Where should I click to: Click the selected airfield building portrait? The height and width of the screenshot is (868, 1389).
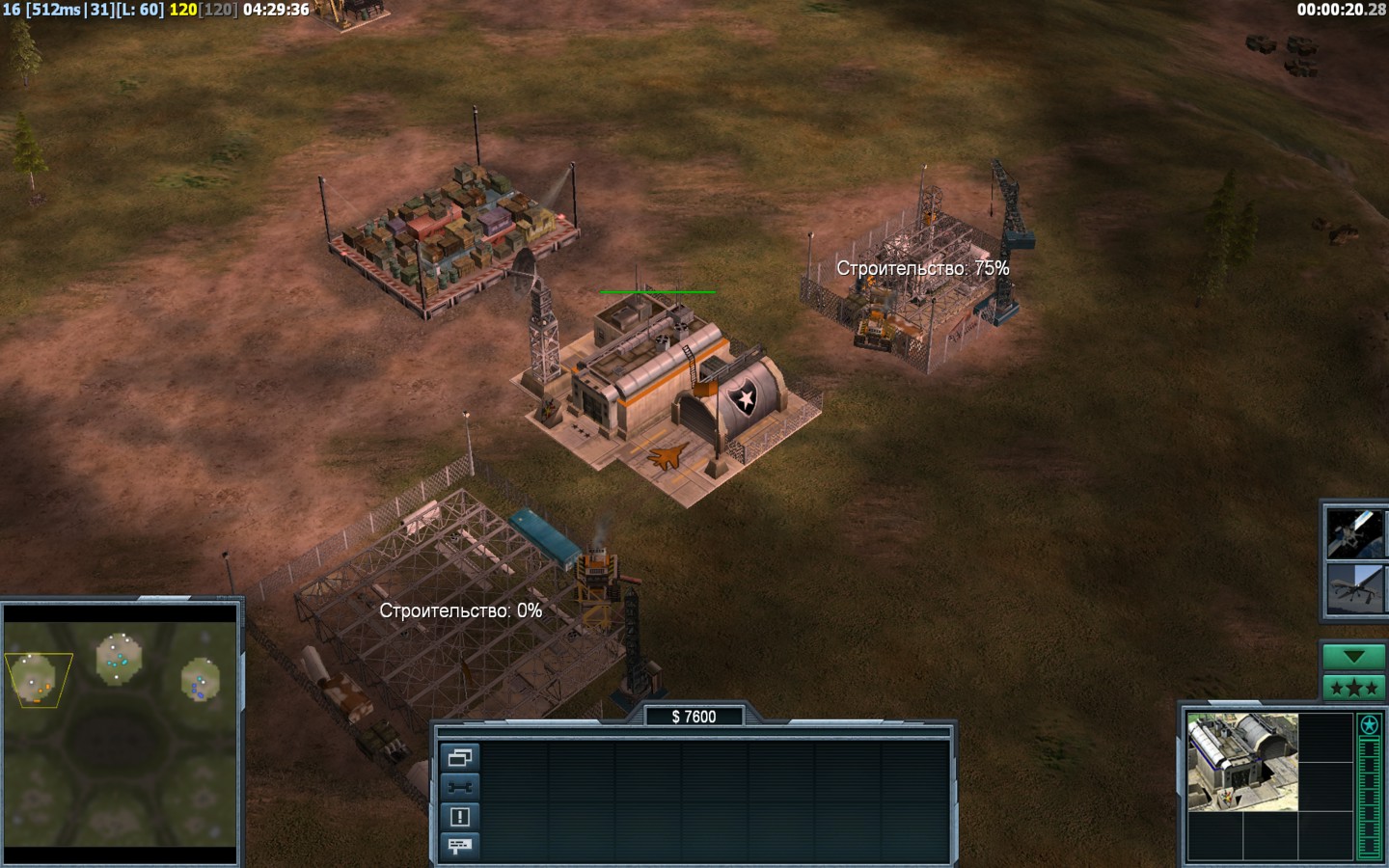1242,762
